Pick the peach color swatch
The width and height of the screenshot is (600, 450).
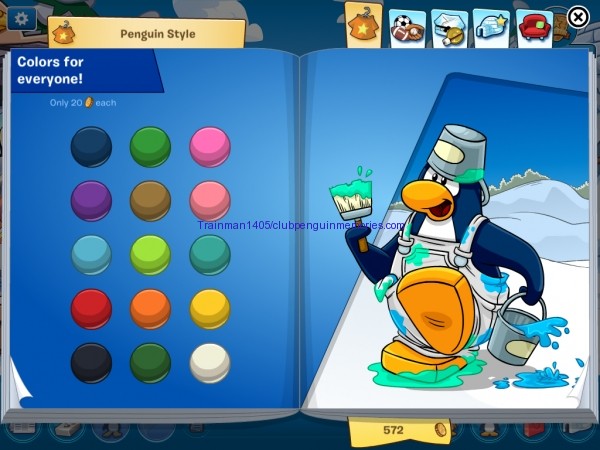[x=209, y=200]
